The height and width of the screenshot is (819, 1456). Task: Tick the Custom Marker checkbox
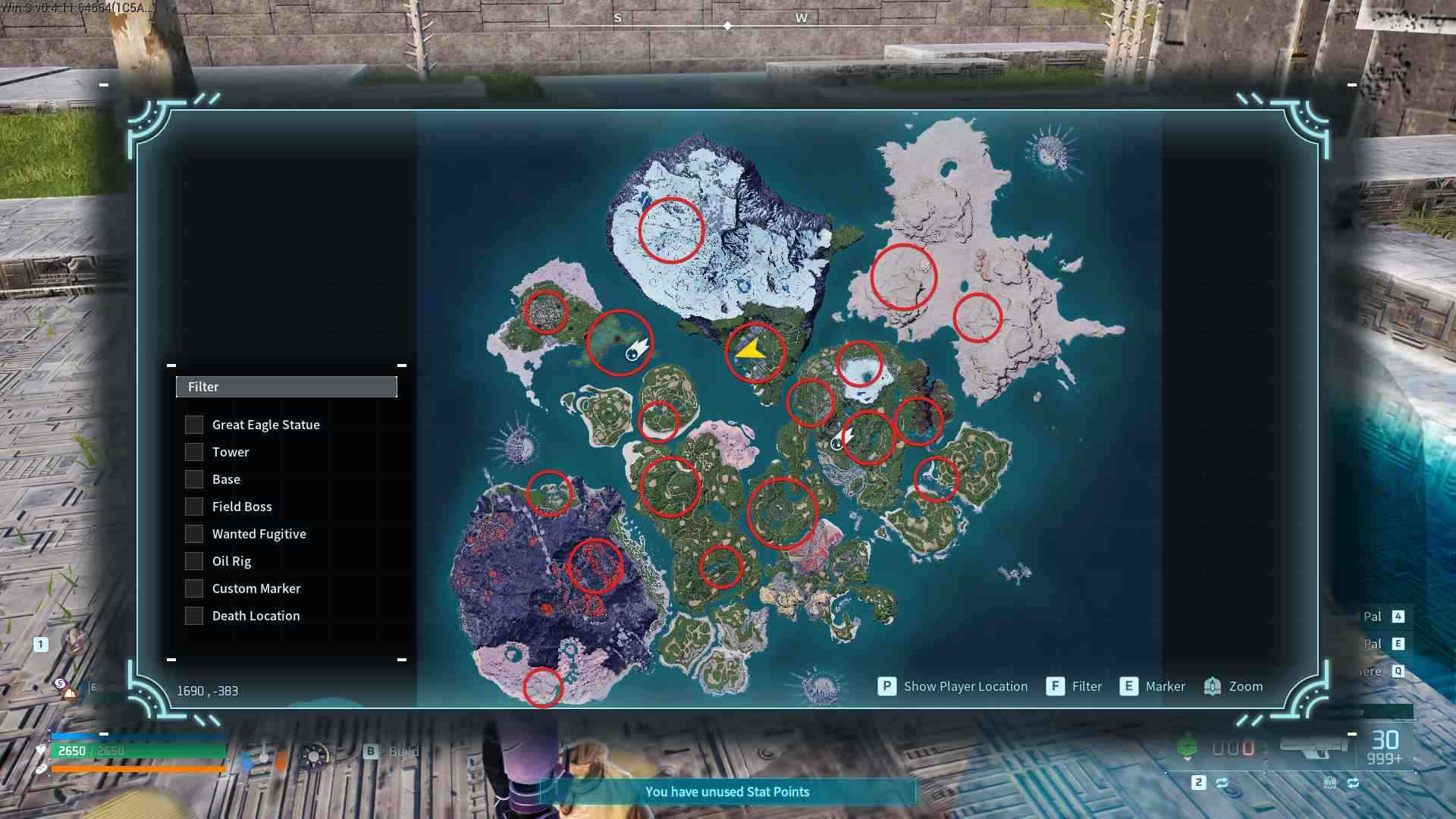click(194, 588)
